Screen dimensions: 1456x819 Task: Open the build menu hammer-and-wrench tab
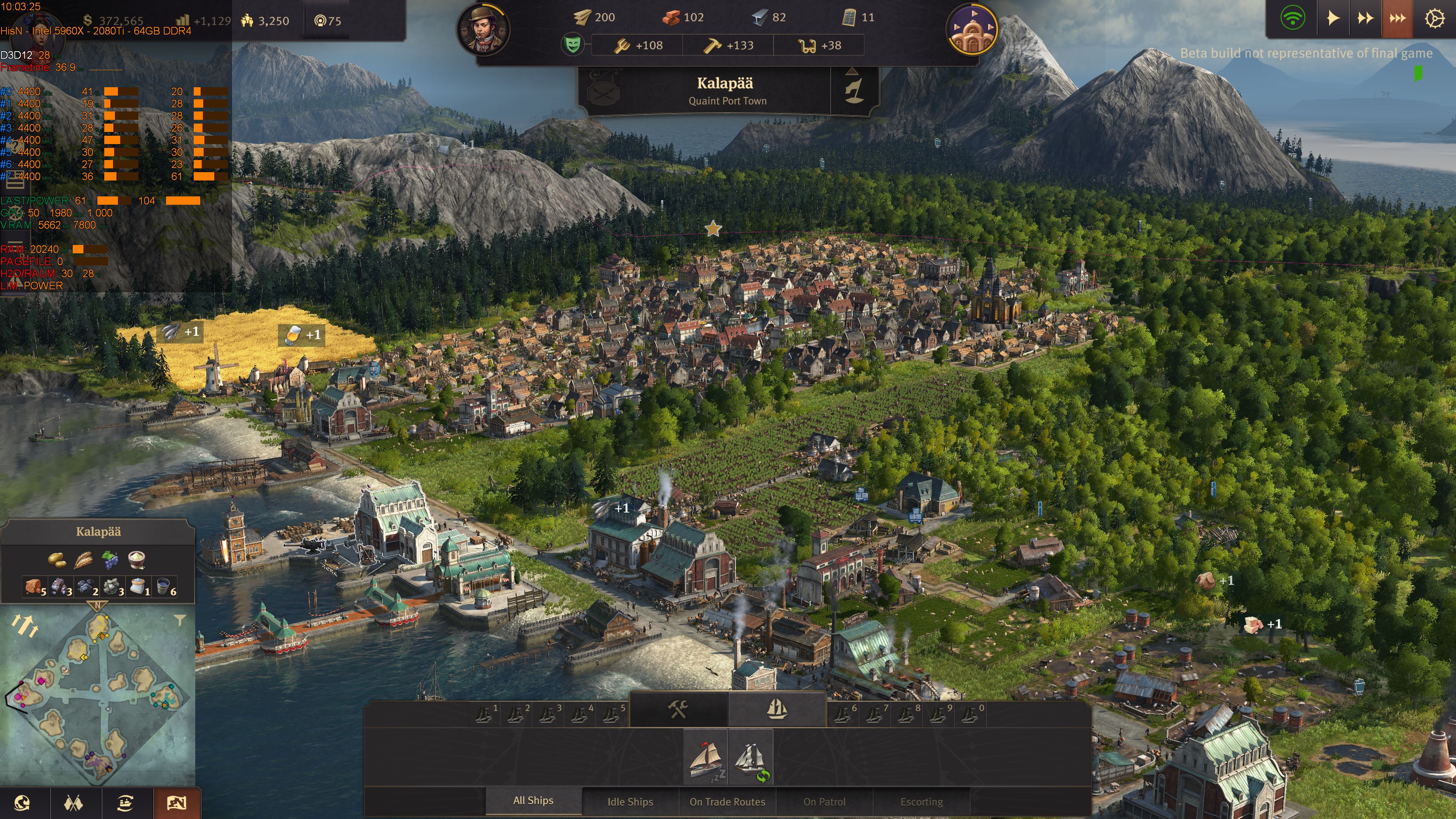point(678,709)
